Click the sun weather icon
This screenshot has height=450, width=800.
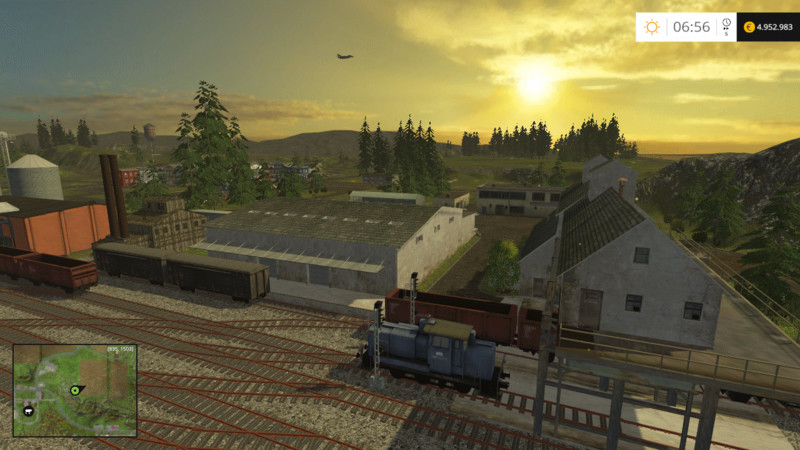tap(652, 27)
